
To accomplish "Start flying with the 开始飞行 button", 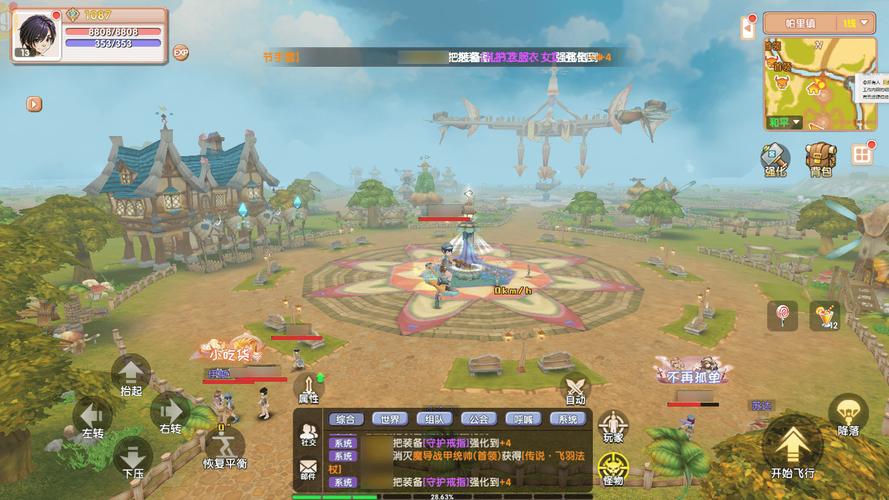I will [793, 448].
